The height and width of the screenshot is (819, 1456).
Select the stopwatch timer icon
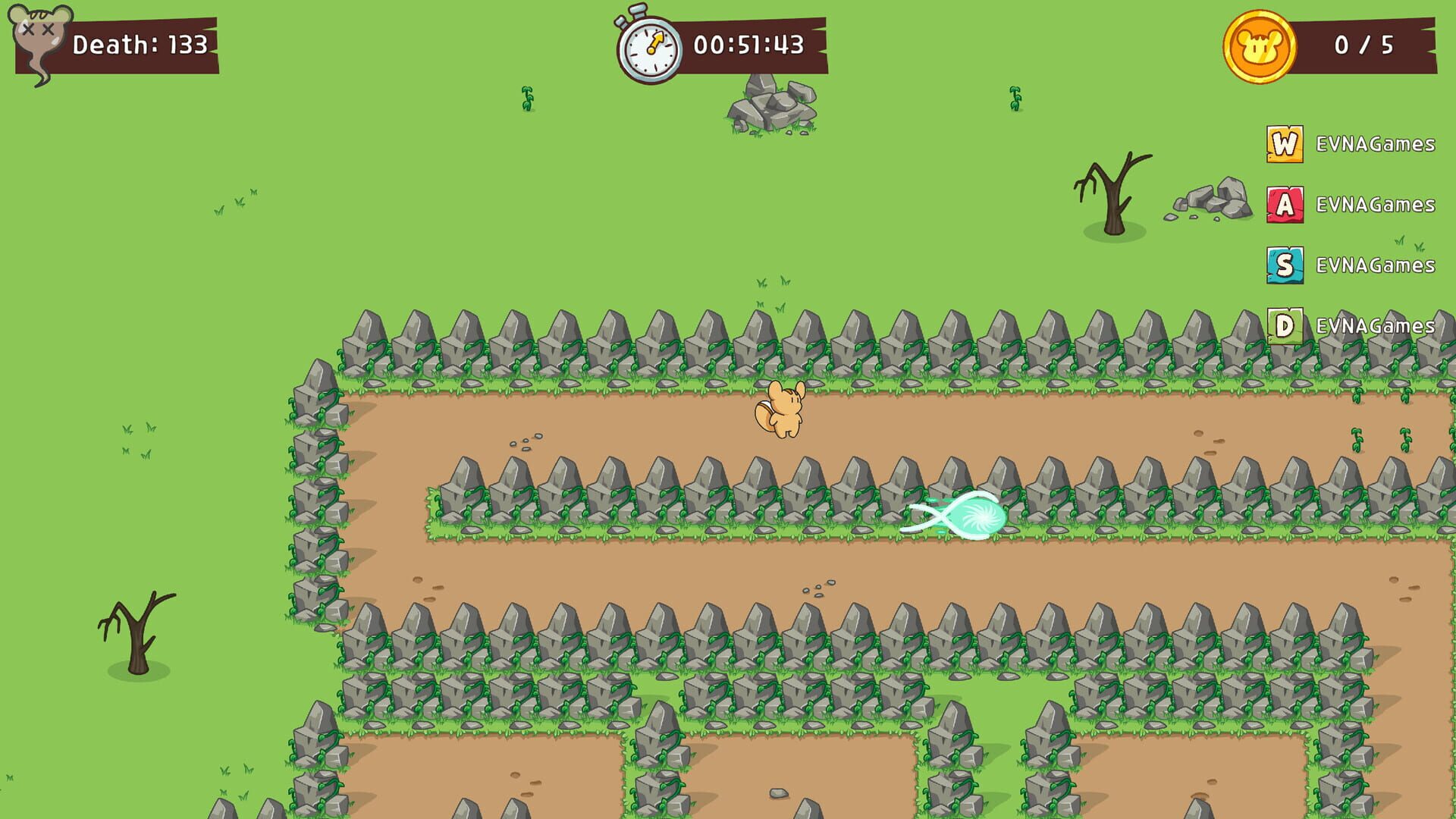click(648, 45)
